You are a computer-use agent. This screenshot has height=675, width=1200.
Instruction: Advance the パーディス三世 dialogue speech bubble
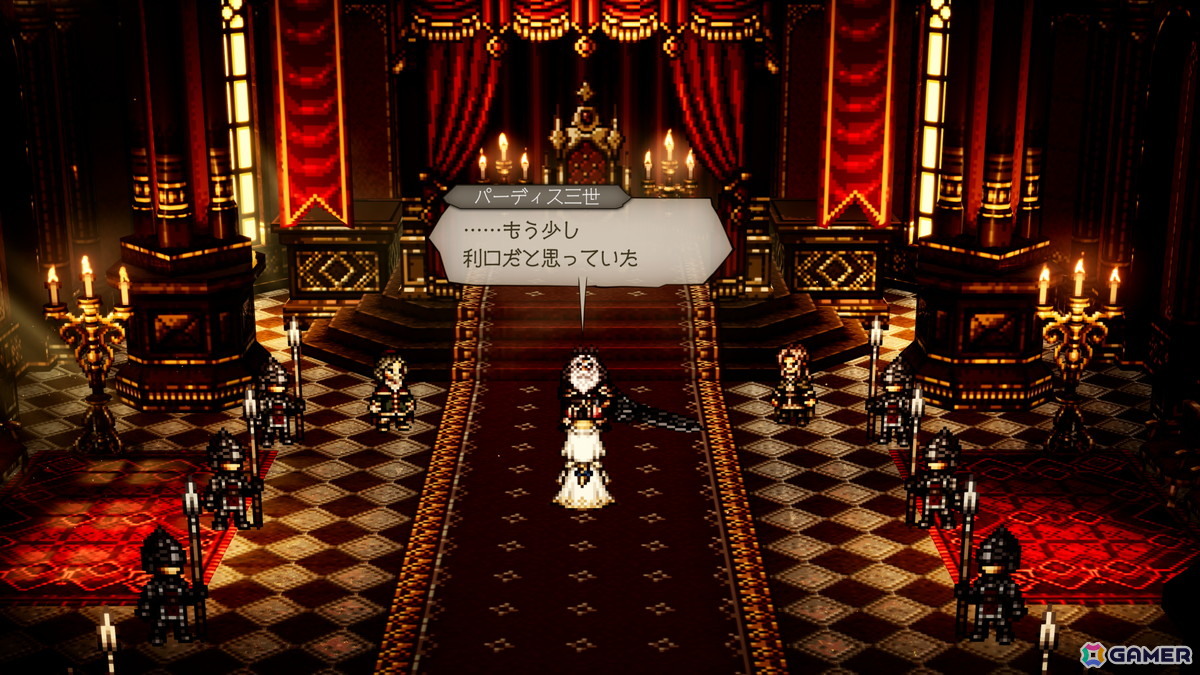pos(578,243)
